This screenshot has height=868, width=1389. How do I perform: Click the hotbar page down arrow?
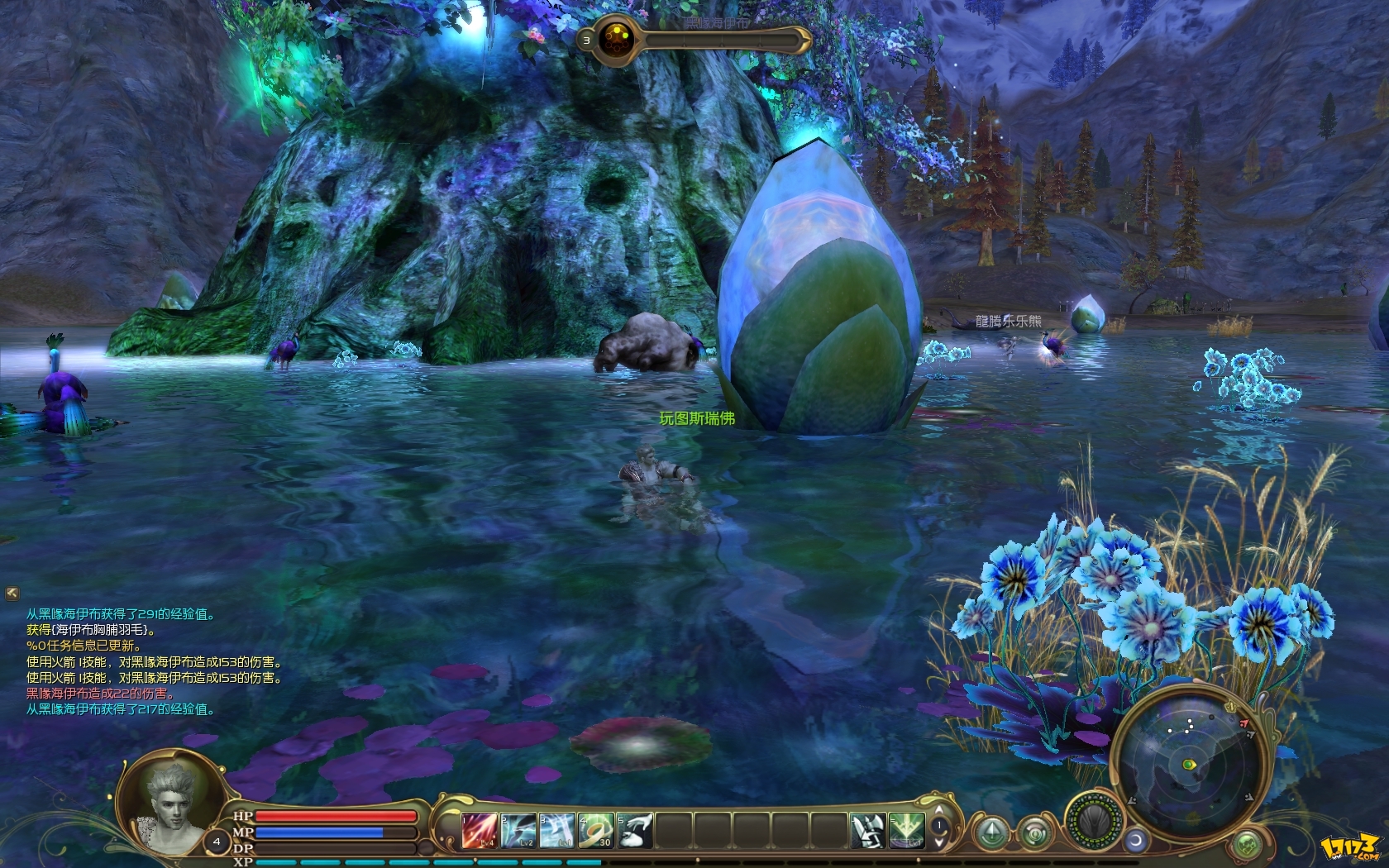click(x=938, y=842)
